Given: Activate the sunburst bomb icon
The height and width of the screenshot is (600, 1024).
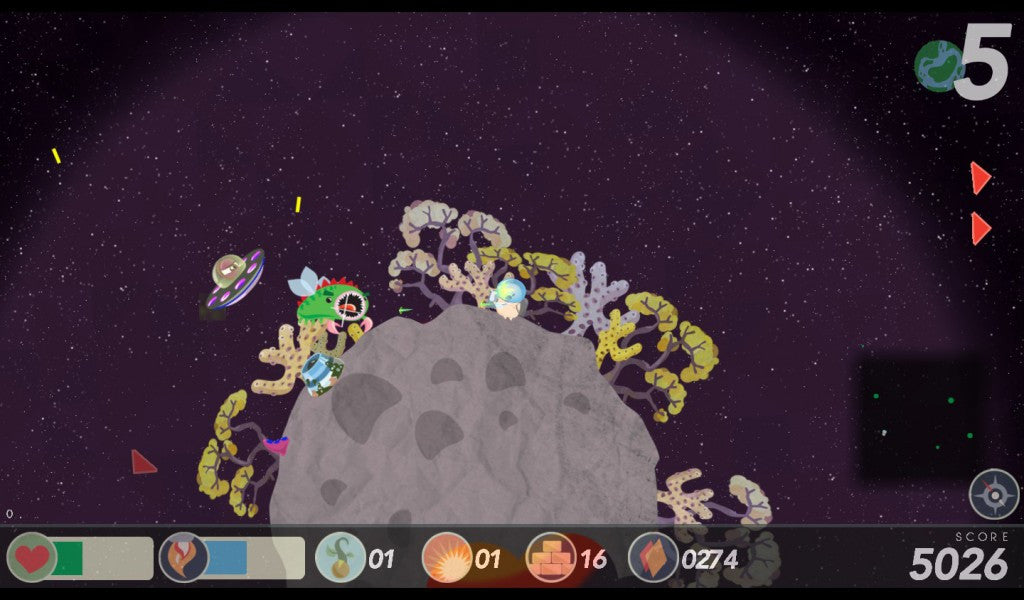Looking at the screenshot, I should 447,557.
